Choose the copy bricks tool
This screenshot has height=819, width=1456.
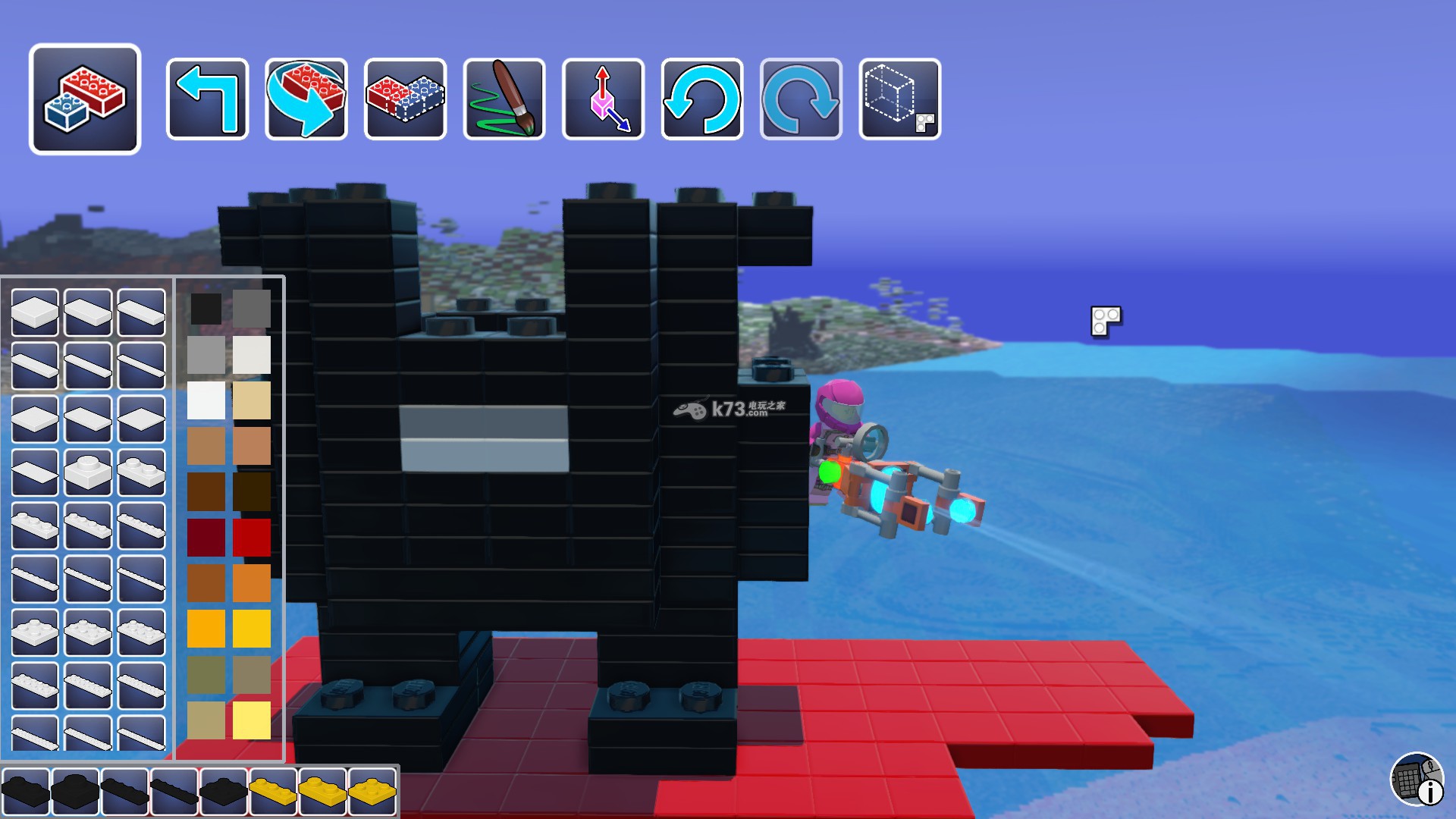(405, 99)
